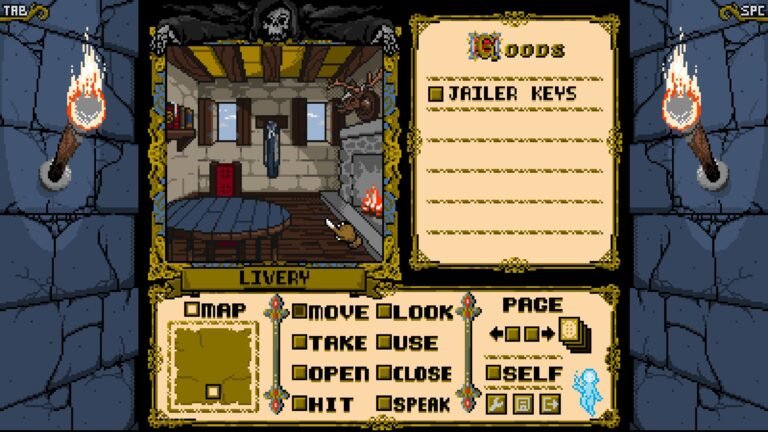Select Jailer Keys in Goods list
The width and height of the screenshot is (768, 432).
click(503, 93)
